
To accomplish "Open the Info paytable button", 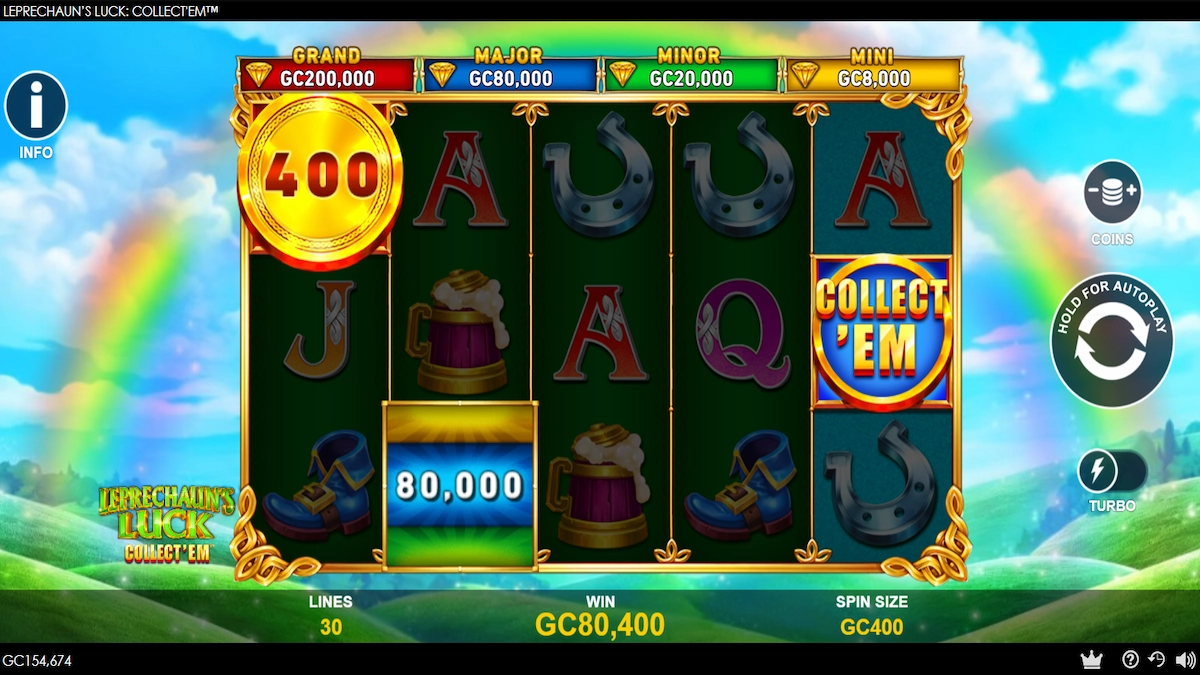I will 36,106.
